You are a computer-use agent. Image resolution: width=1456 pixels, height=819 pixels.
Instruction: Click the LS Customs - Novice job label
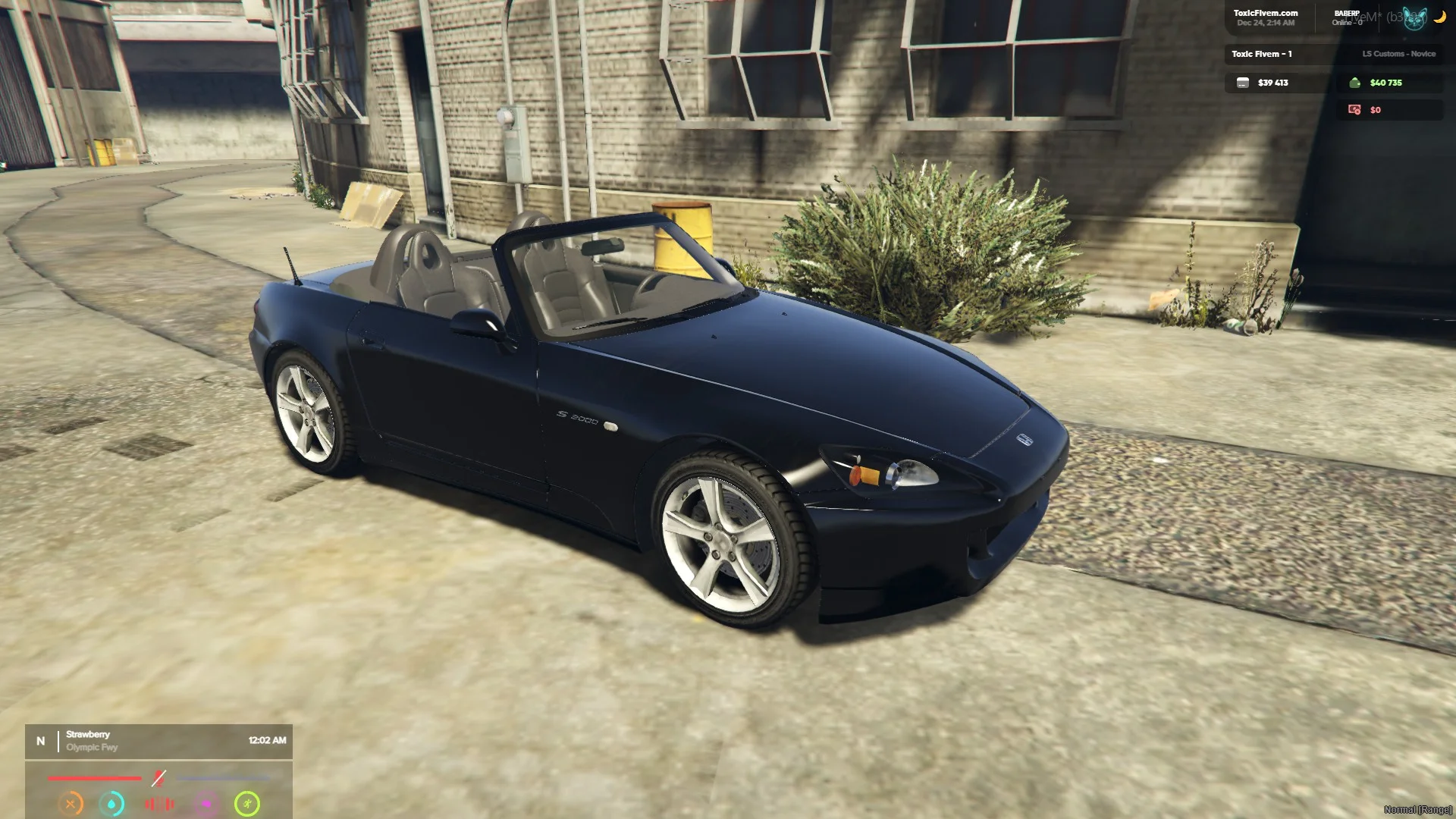(1398, 54)
